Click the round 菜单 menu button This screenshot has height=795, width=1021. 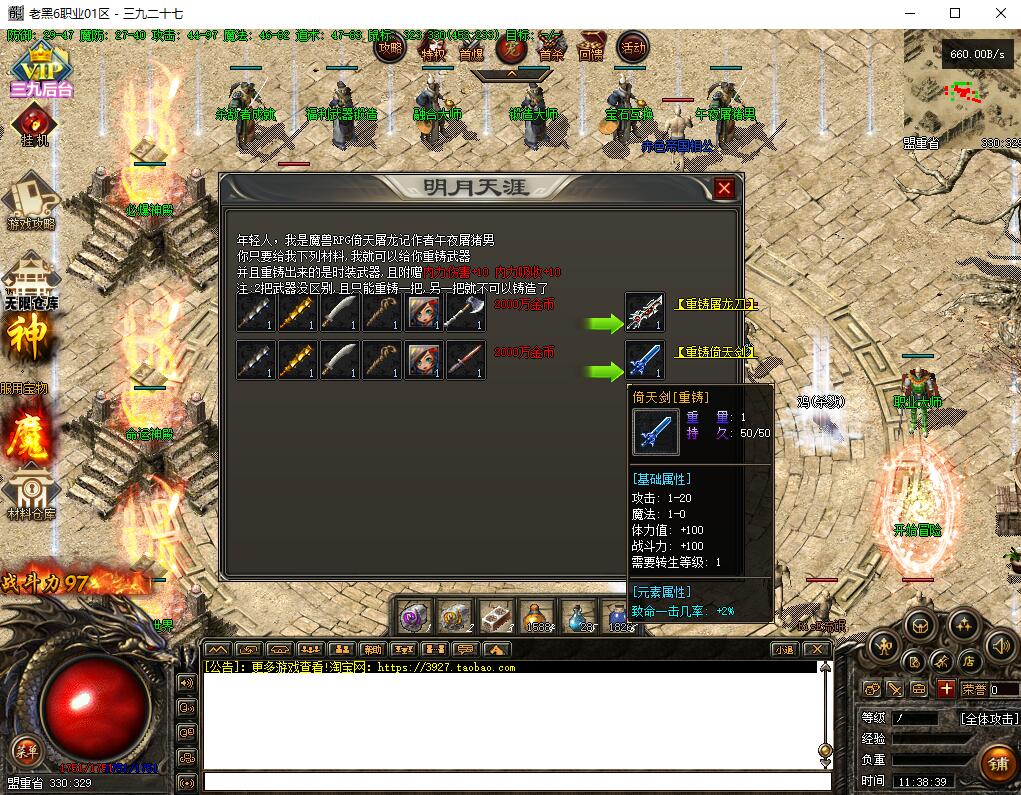(26, 749)
